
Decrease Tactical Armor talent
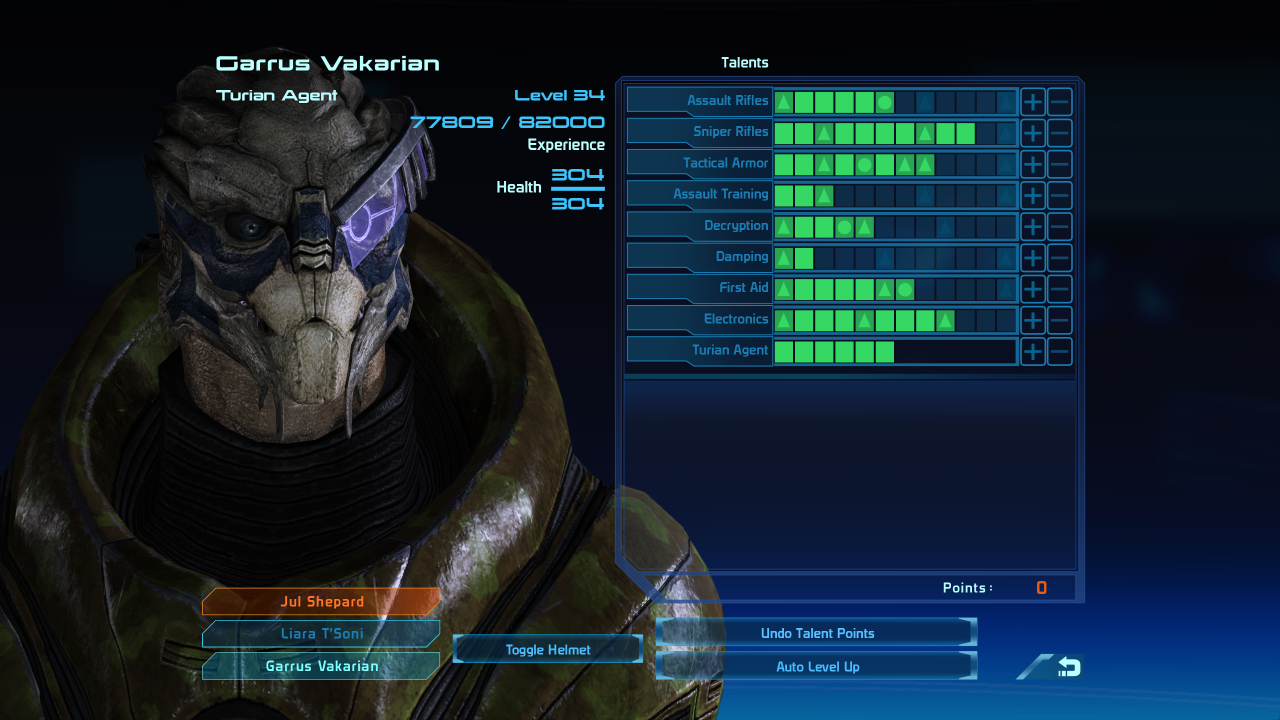pos(1060,163)
